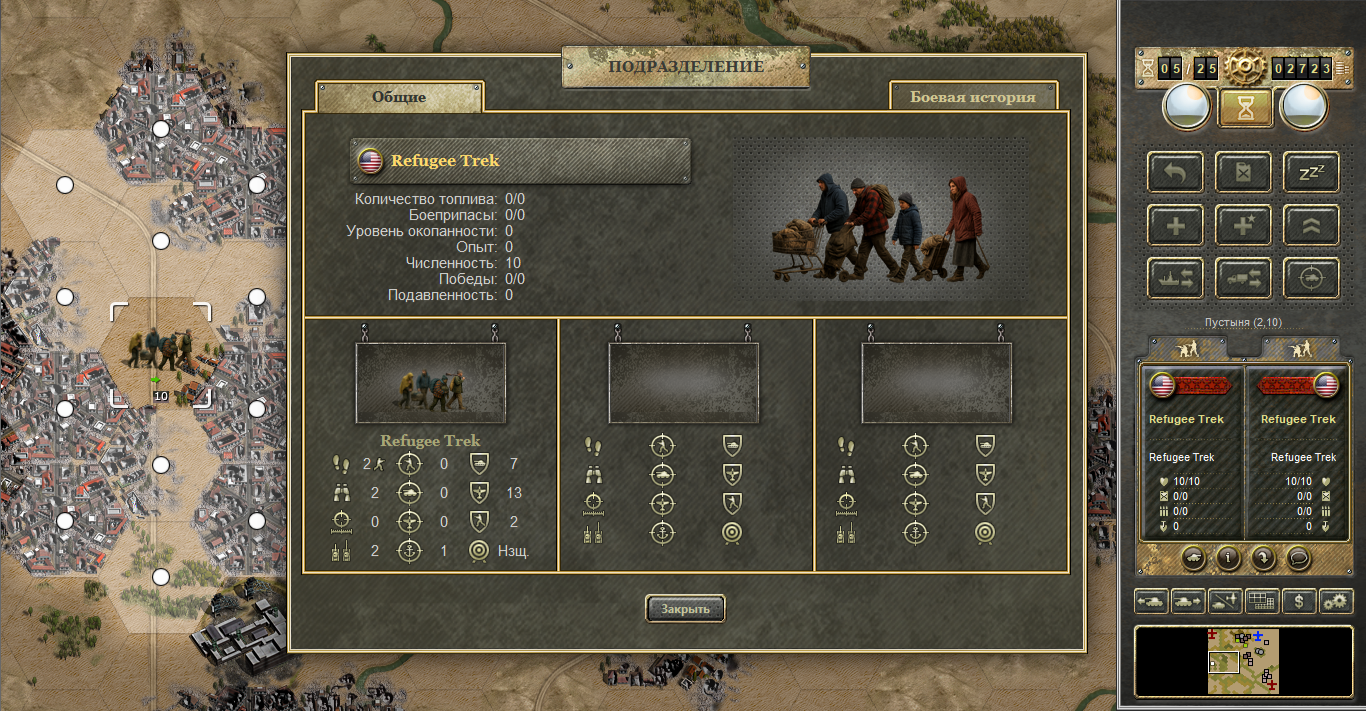Viewport: 1366px width, 711px height.
Task: Click the ship embark button
Action: click(1176, 279)
